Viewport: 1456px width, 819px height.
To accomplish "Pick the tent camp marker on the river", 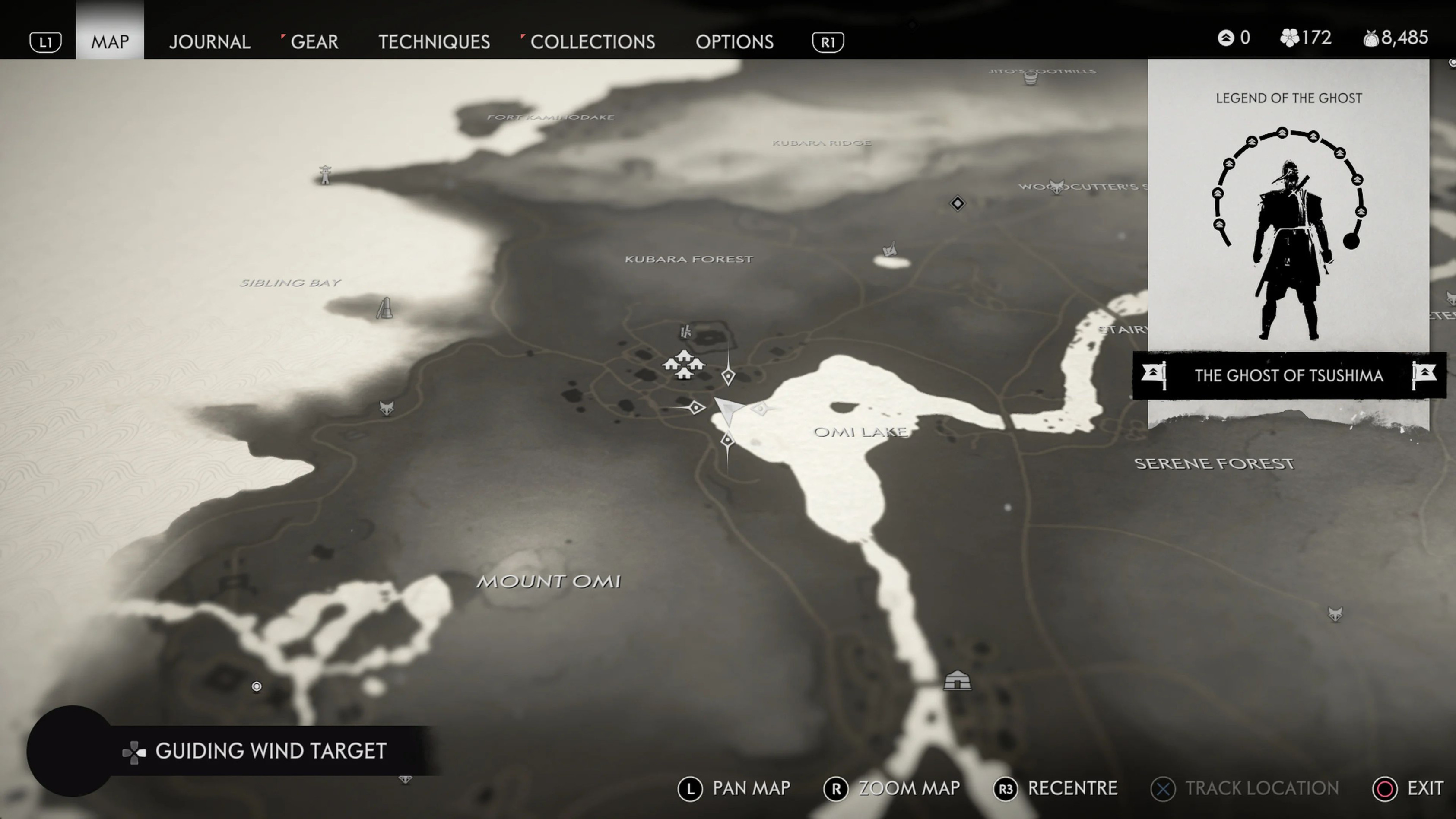I will [x=957, y=680].
